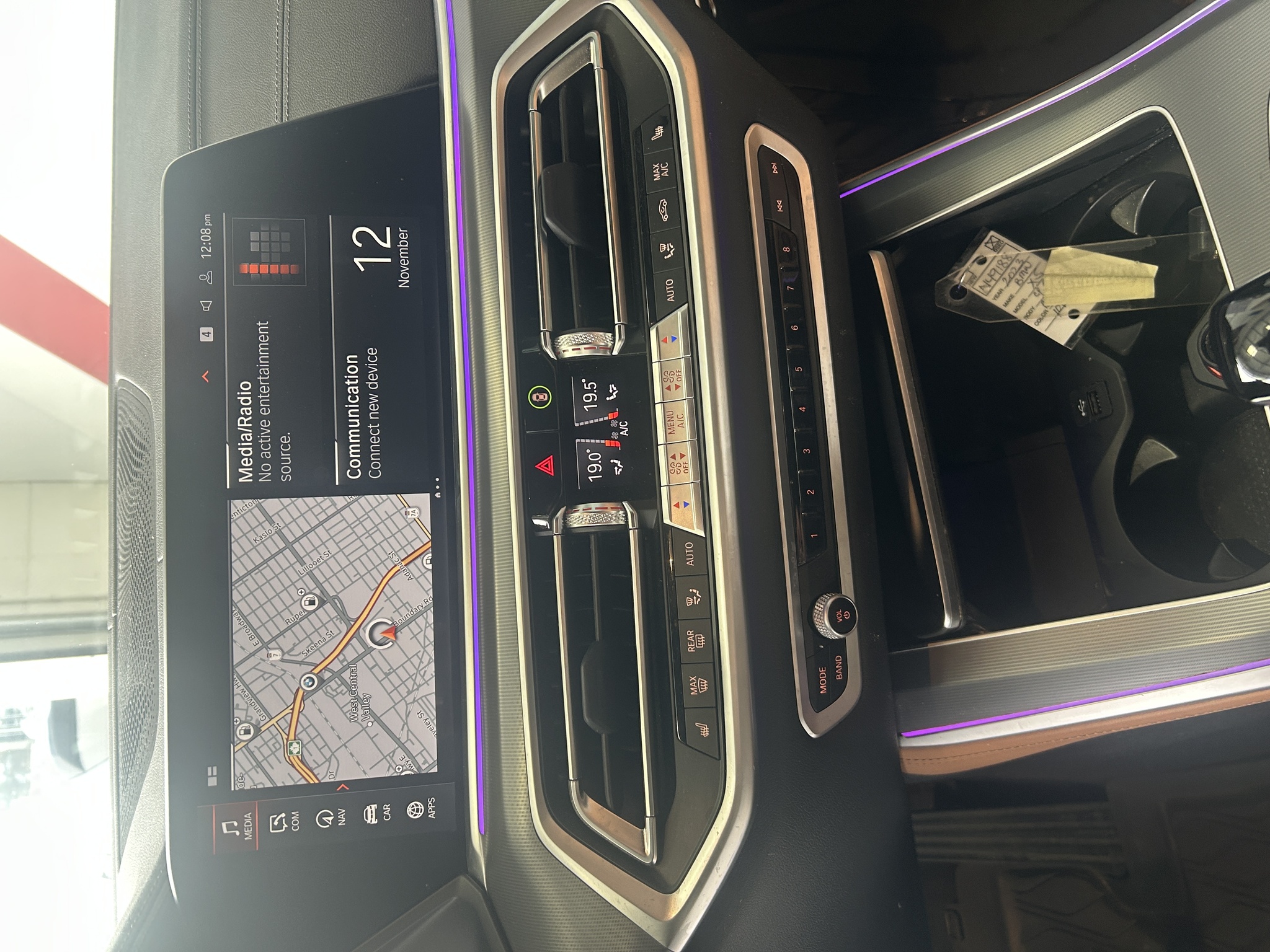This screenshot has width=1270, height=952.
Task: Open the MEDIA menu
Action: [236, 825]
